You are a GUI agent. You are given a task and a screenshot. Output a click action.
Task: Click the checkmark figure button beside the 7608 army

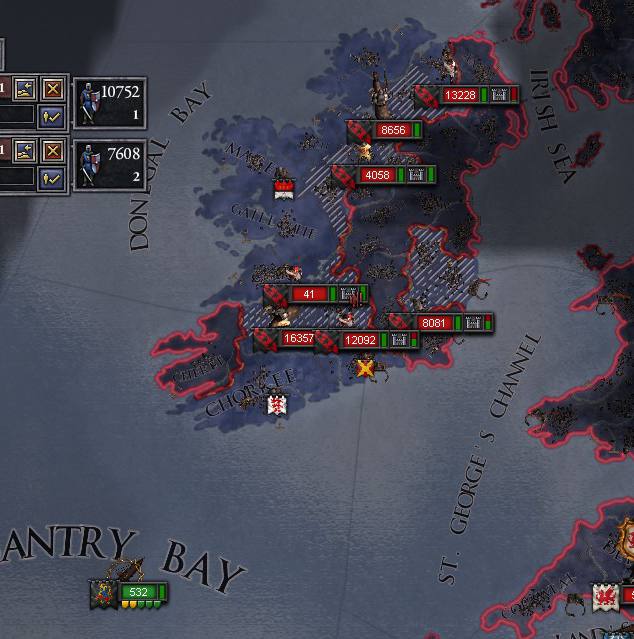pos(51,177)
